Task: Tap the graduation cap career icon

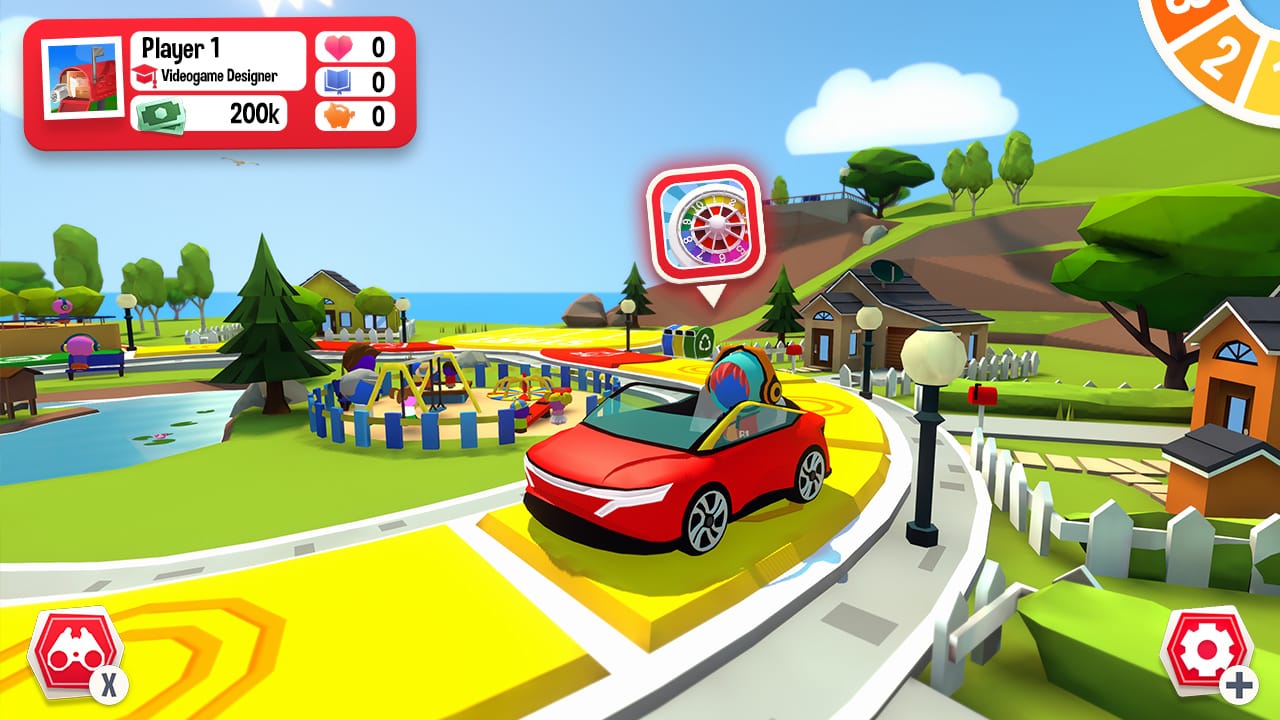Action: pos(145,76)
